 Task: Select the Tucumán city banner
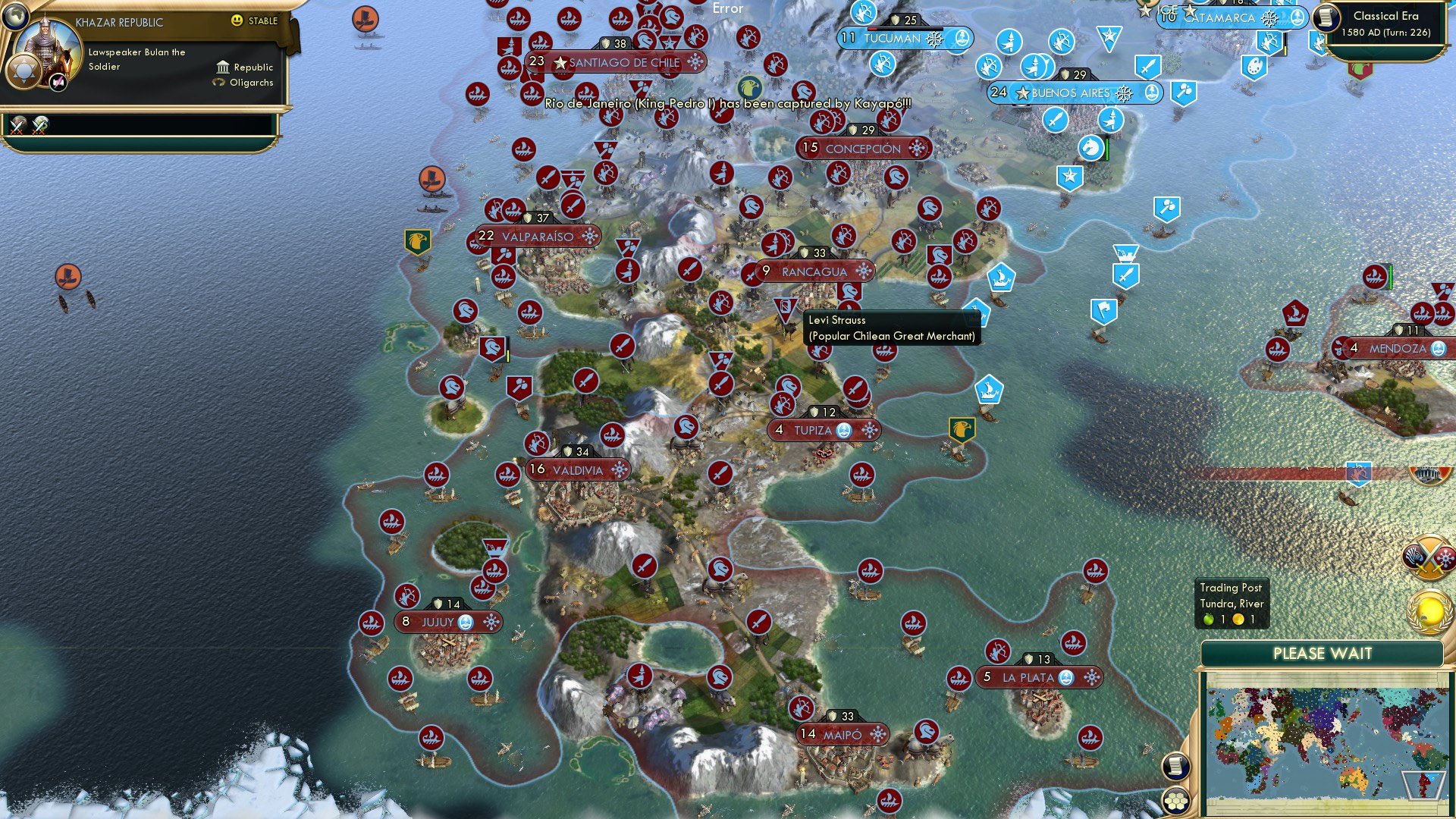pyautogui.click(x=902, y=38)
